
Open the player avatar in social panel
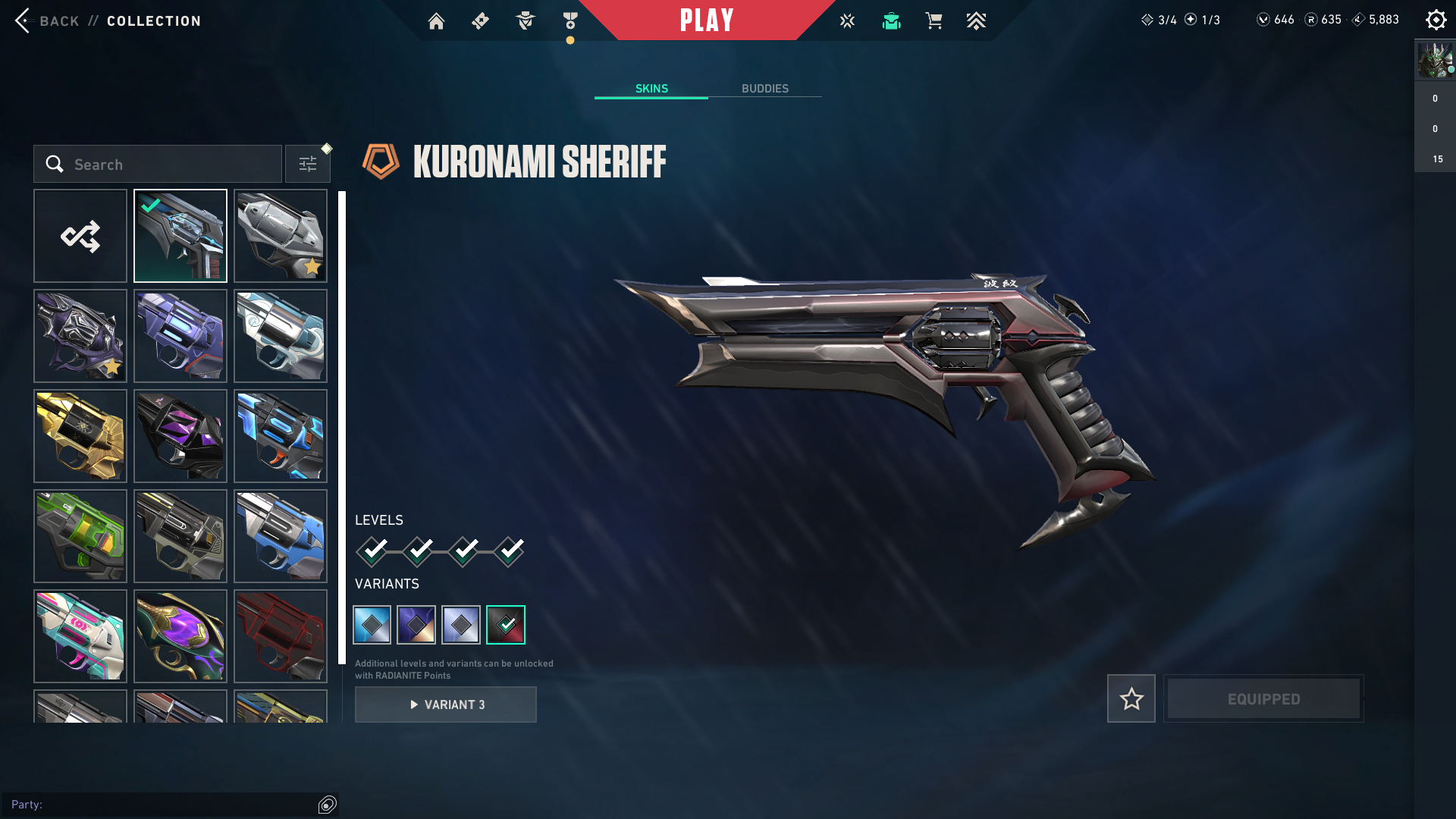1435,61
